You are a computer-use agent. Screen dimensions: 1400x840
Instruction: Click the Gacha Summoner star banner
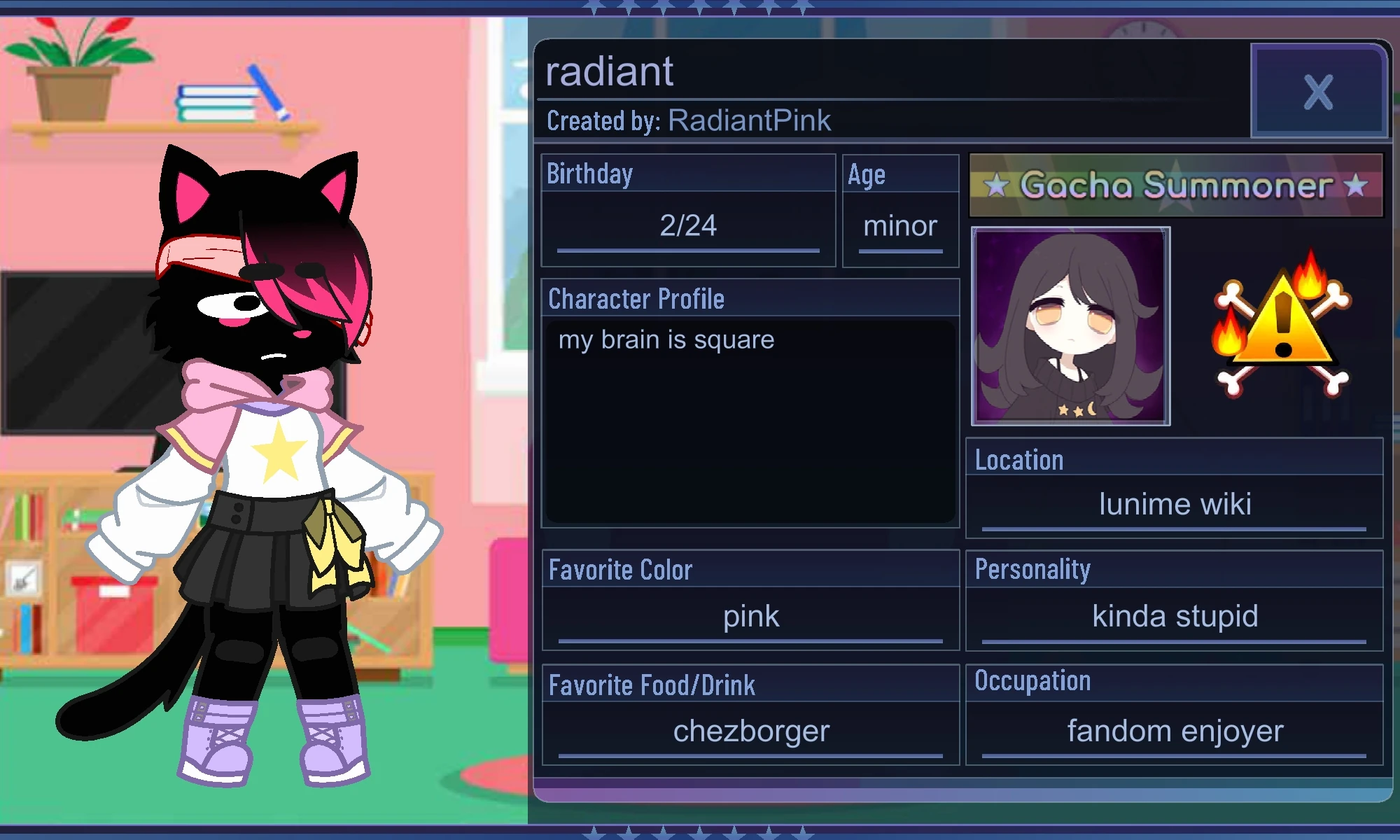[x=1175, y=187]
